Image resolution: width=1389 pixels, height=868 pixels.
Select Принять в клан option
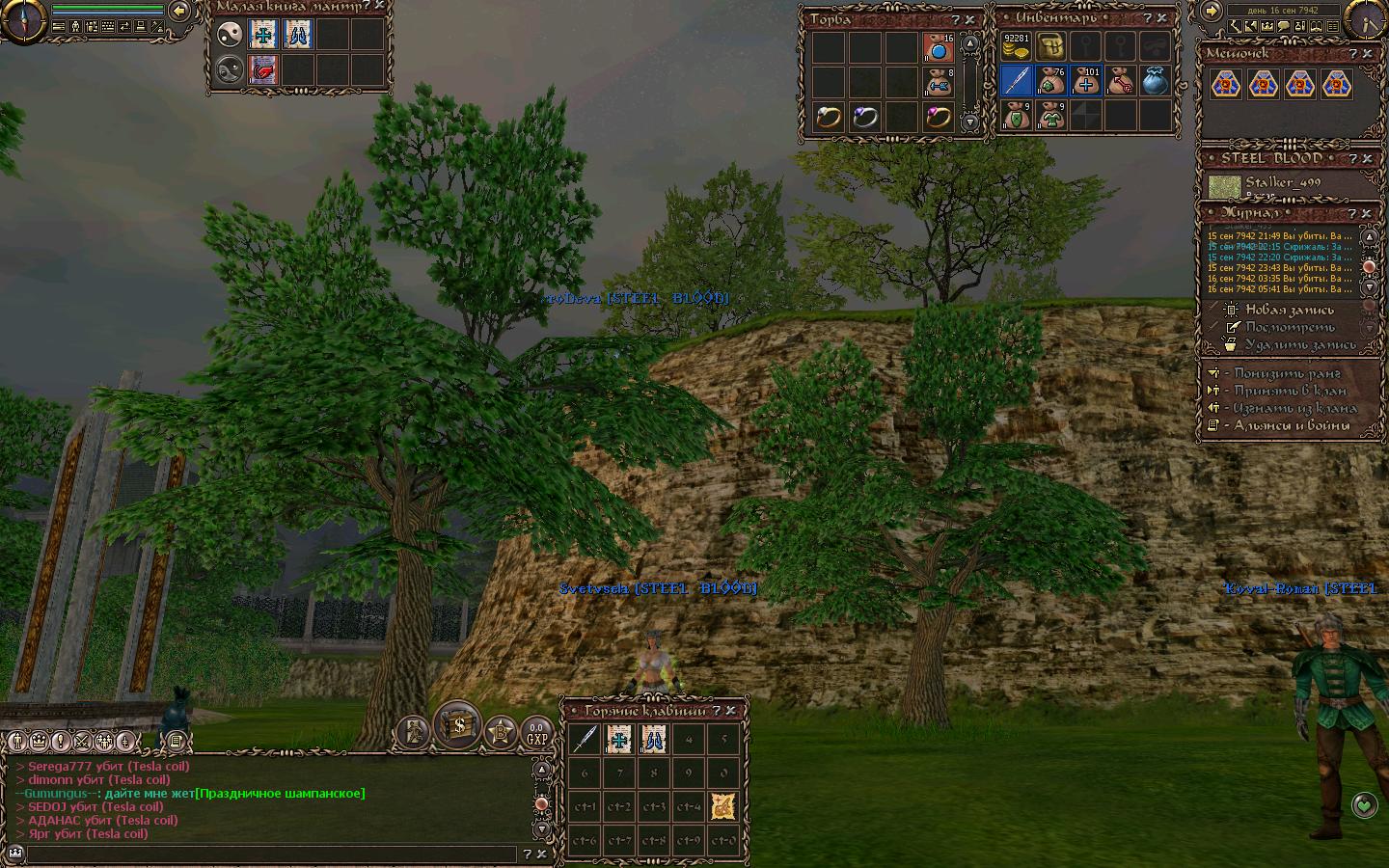coord(1290,391)
